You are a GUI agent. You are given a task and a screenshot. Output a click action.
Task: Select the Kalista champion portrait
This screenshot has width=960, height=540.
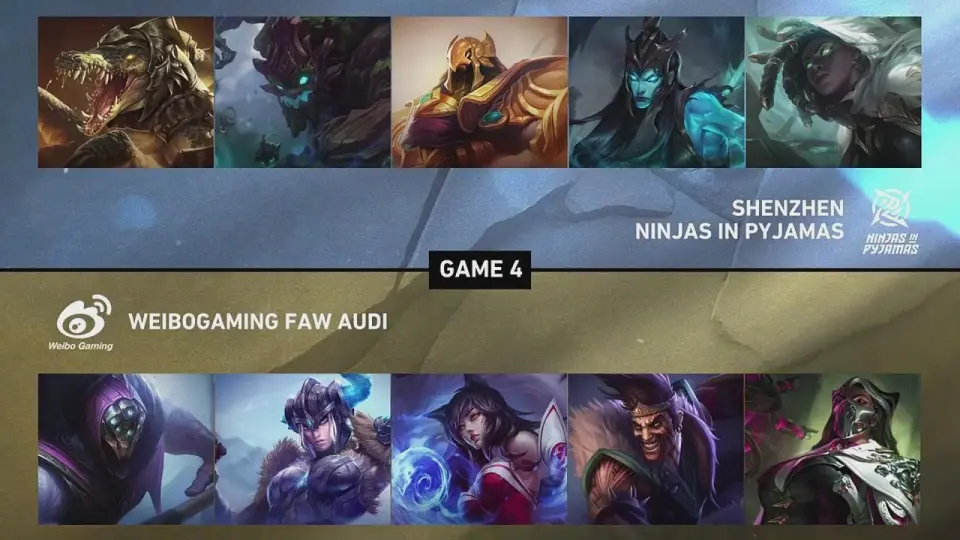[x=656, y=92]
